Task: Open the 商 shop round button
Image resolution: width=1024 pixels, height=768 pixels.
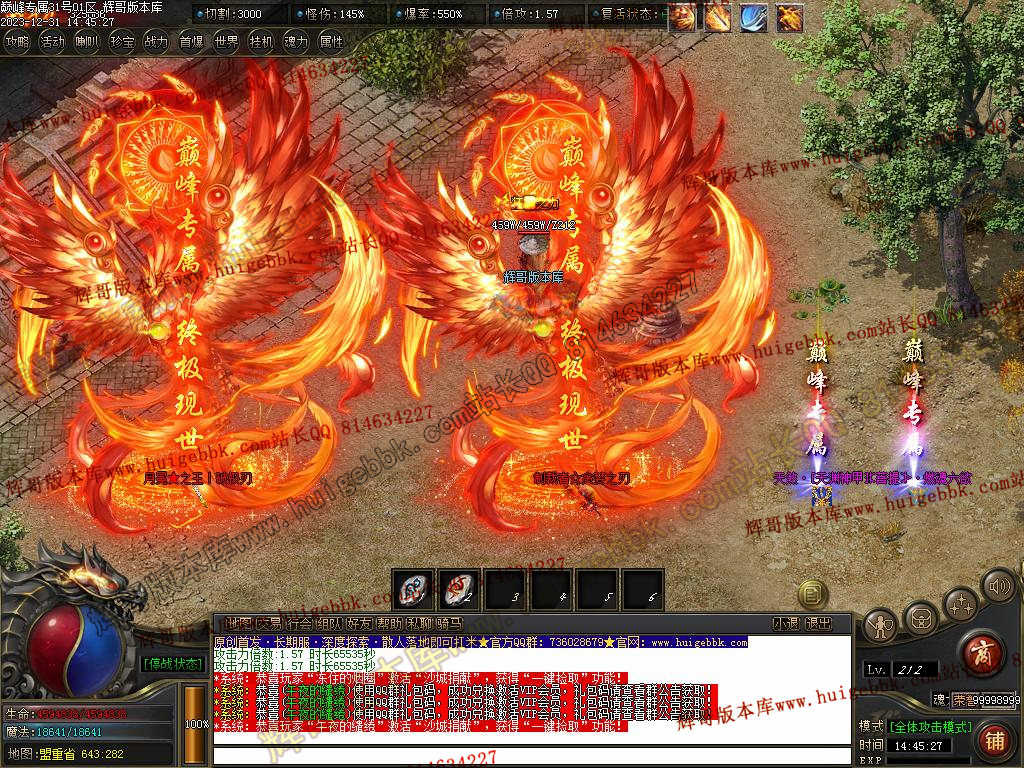Action: (981, 654)
